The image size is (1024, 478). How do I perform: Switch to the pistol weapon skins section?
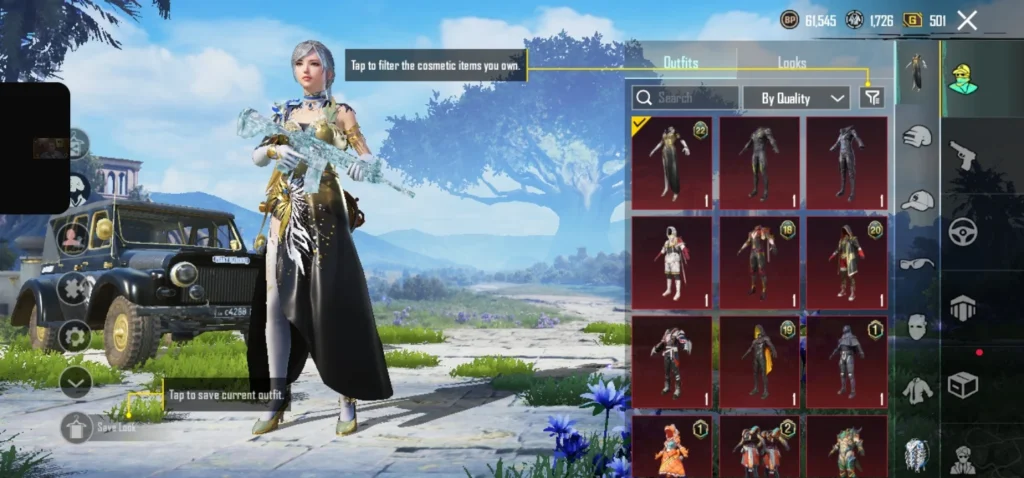tap(963, 155)
